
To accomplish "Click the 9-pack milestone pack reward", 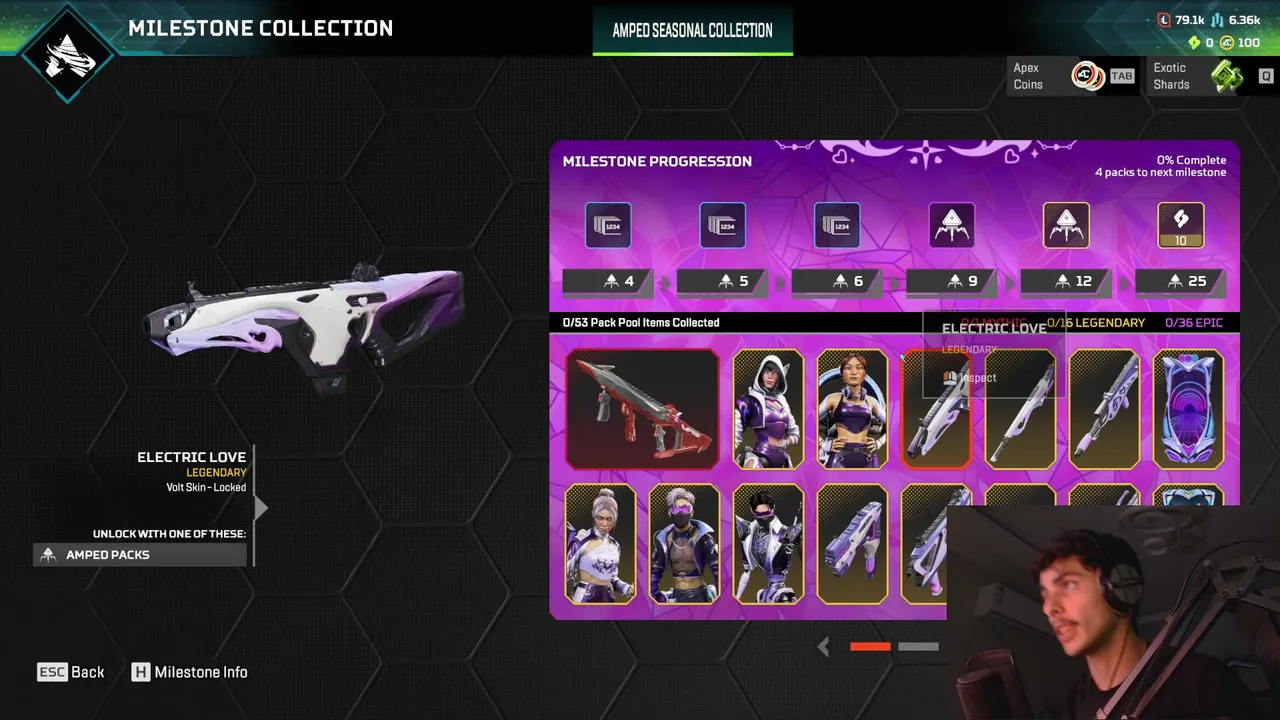I will tap(951, 225).
